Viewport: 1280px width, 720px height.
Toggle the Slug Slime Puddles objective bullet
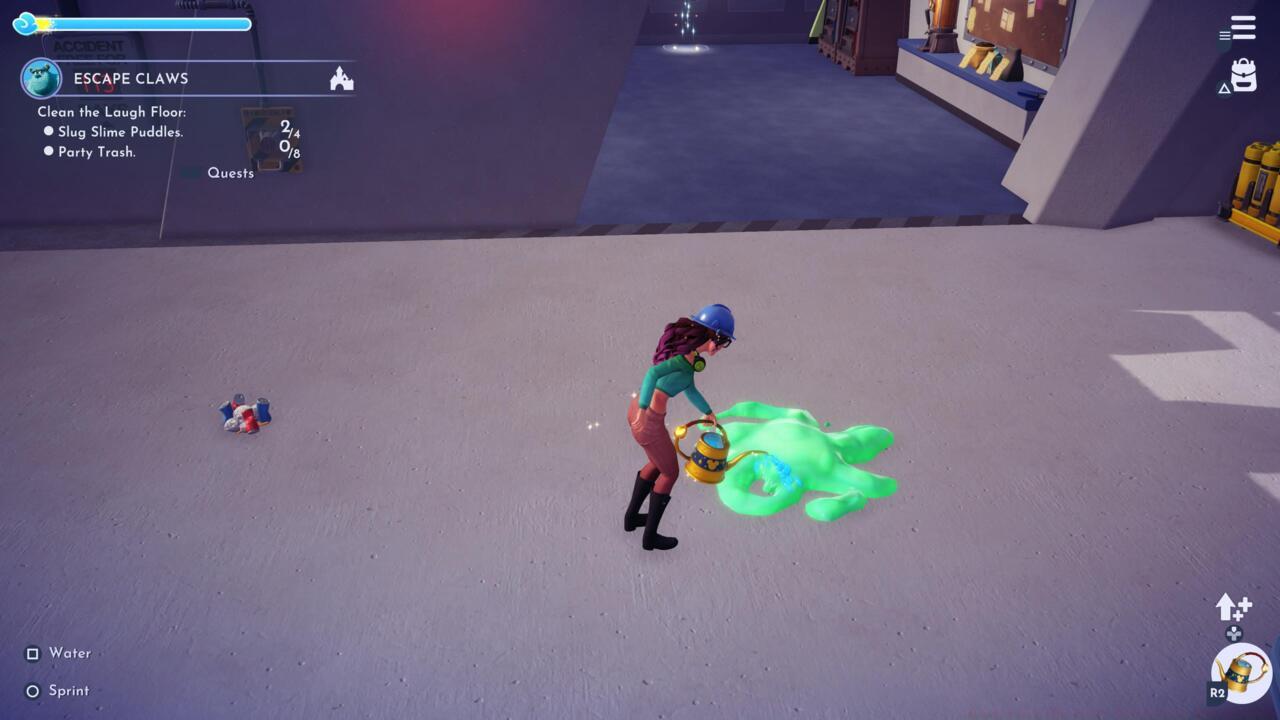(48, 132)
